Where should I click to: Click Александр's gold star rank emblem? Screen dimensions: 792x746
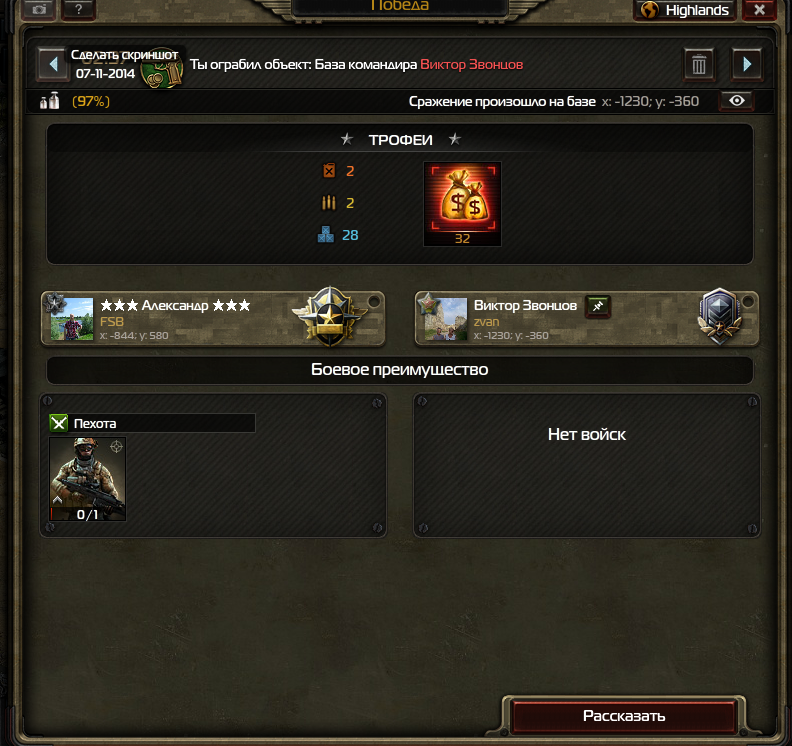tap(324, 318)
